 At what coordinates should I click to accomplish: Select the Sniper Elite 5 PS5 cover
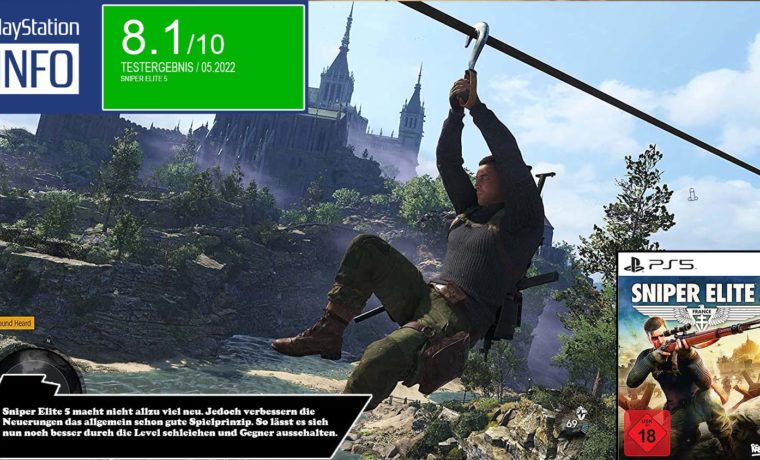pyautogui.click(x=688, y=355)
